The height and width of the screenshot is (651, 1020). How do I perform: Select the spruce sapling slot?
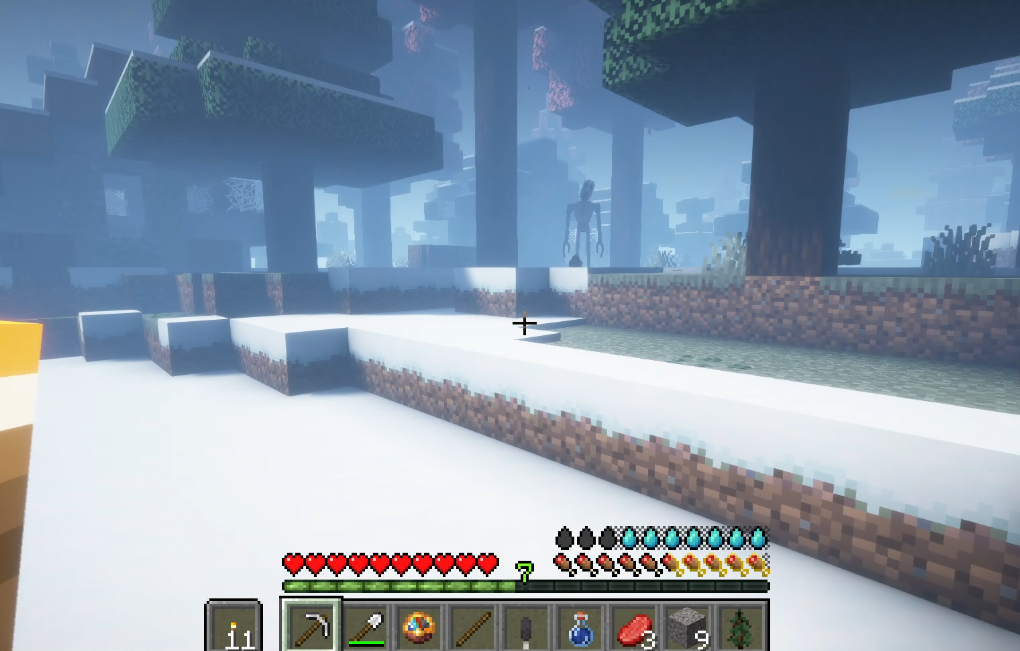click(742, 628)
